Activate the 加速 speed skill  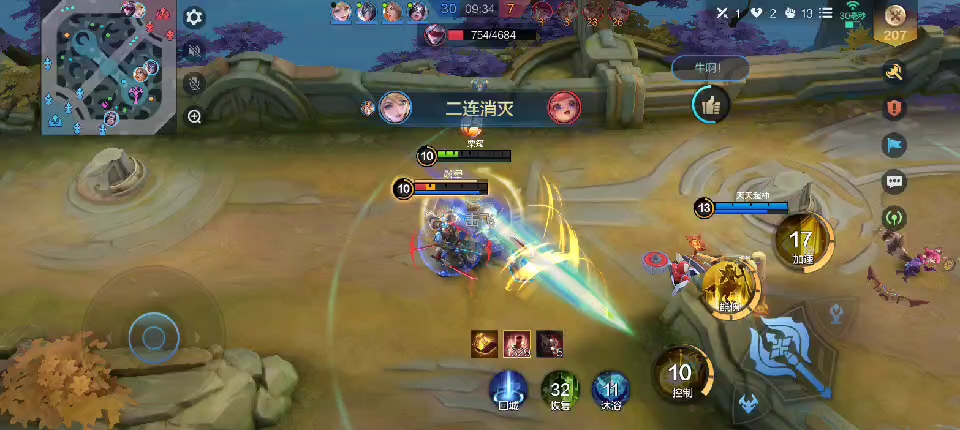pos(802,242)
